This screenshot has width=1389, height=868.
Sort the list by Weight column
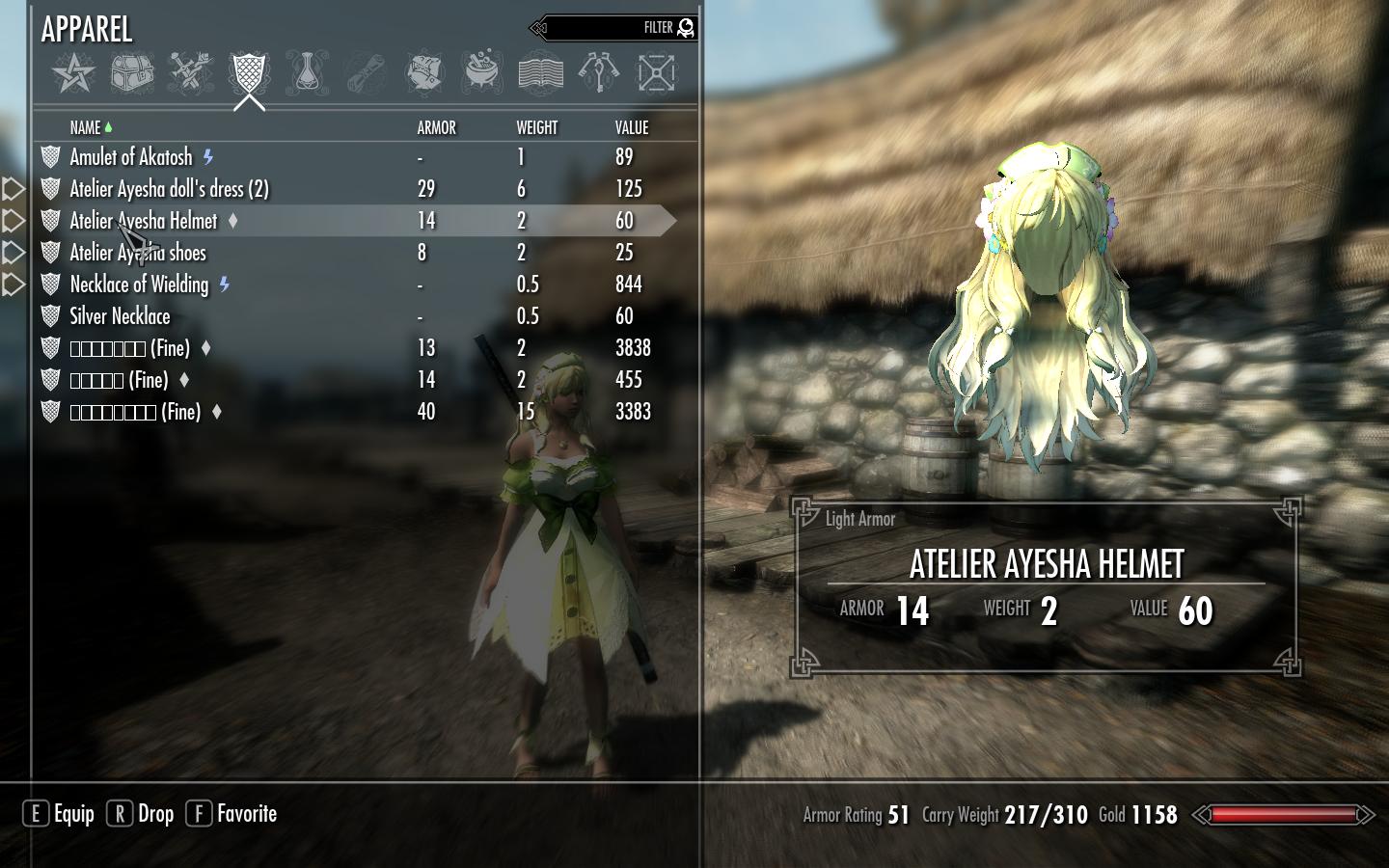click(x=536, y=127)
